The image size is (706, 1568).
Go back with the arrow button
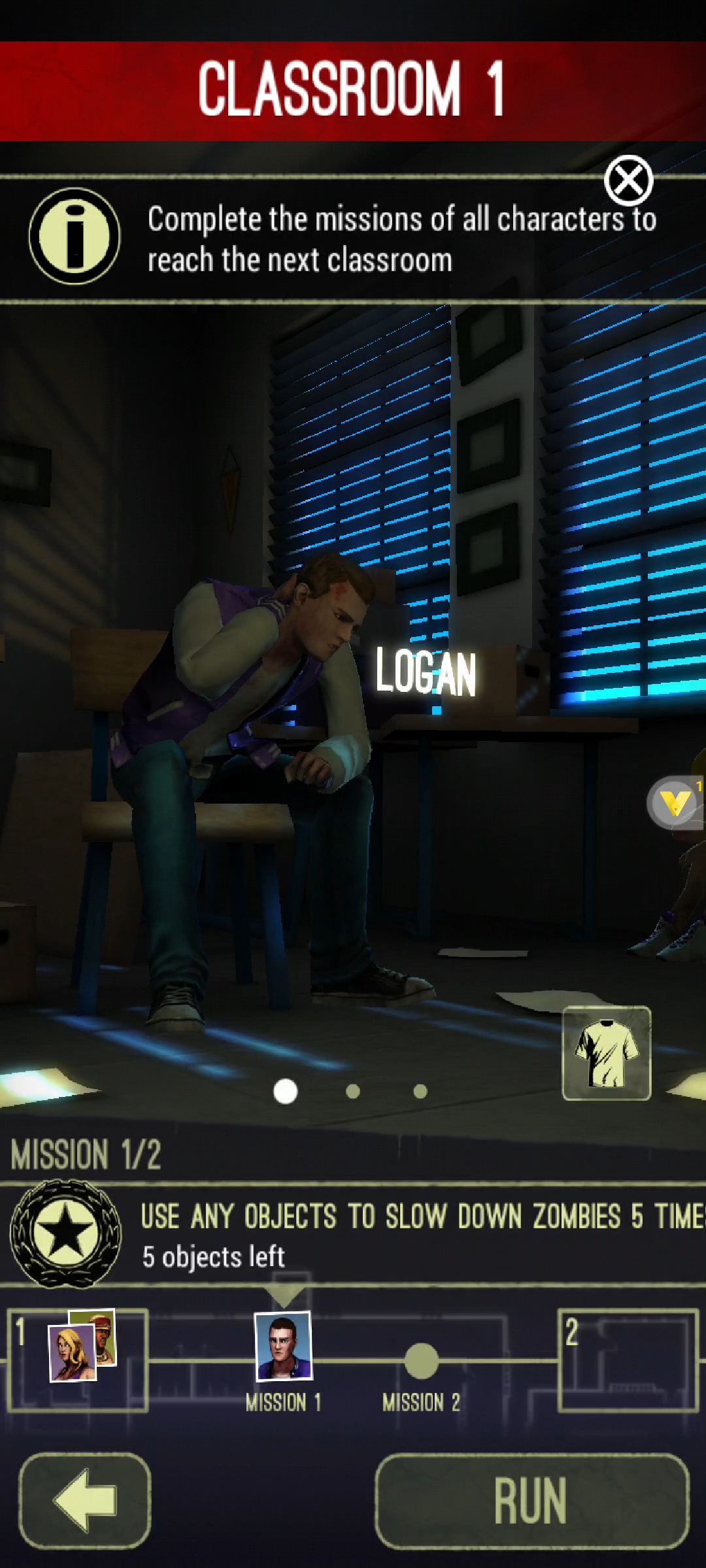85,1501
